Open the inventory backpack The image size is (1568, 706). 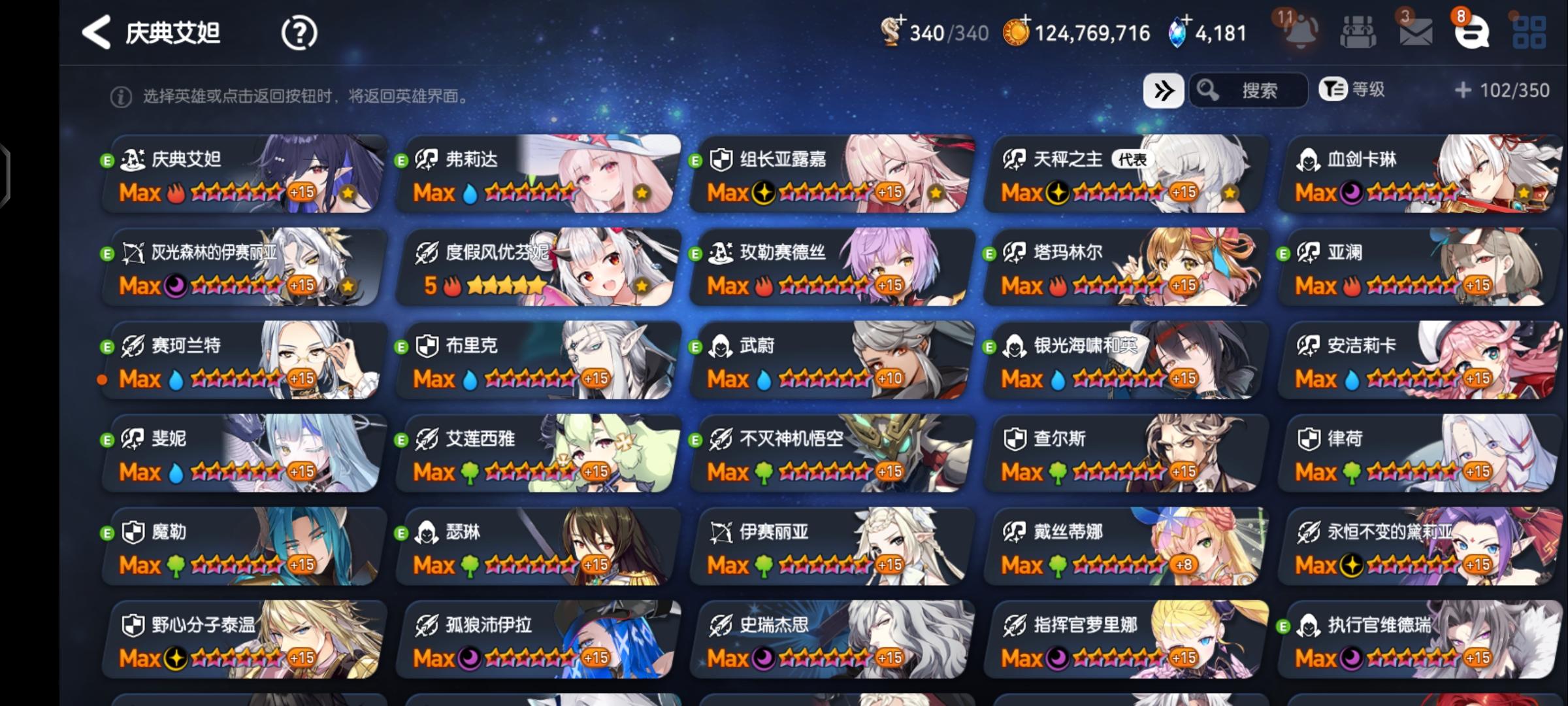click(x=1358, y=31)
